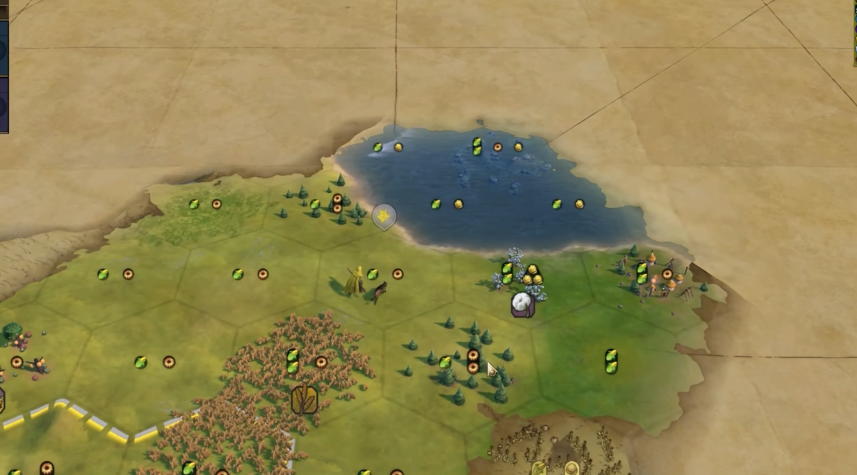Click the yellow star map pin

pos(383,216)
